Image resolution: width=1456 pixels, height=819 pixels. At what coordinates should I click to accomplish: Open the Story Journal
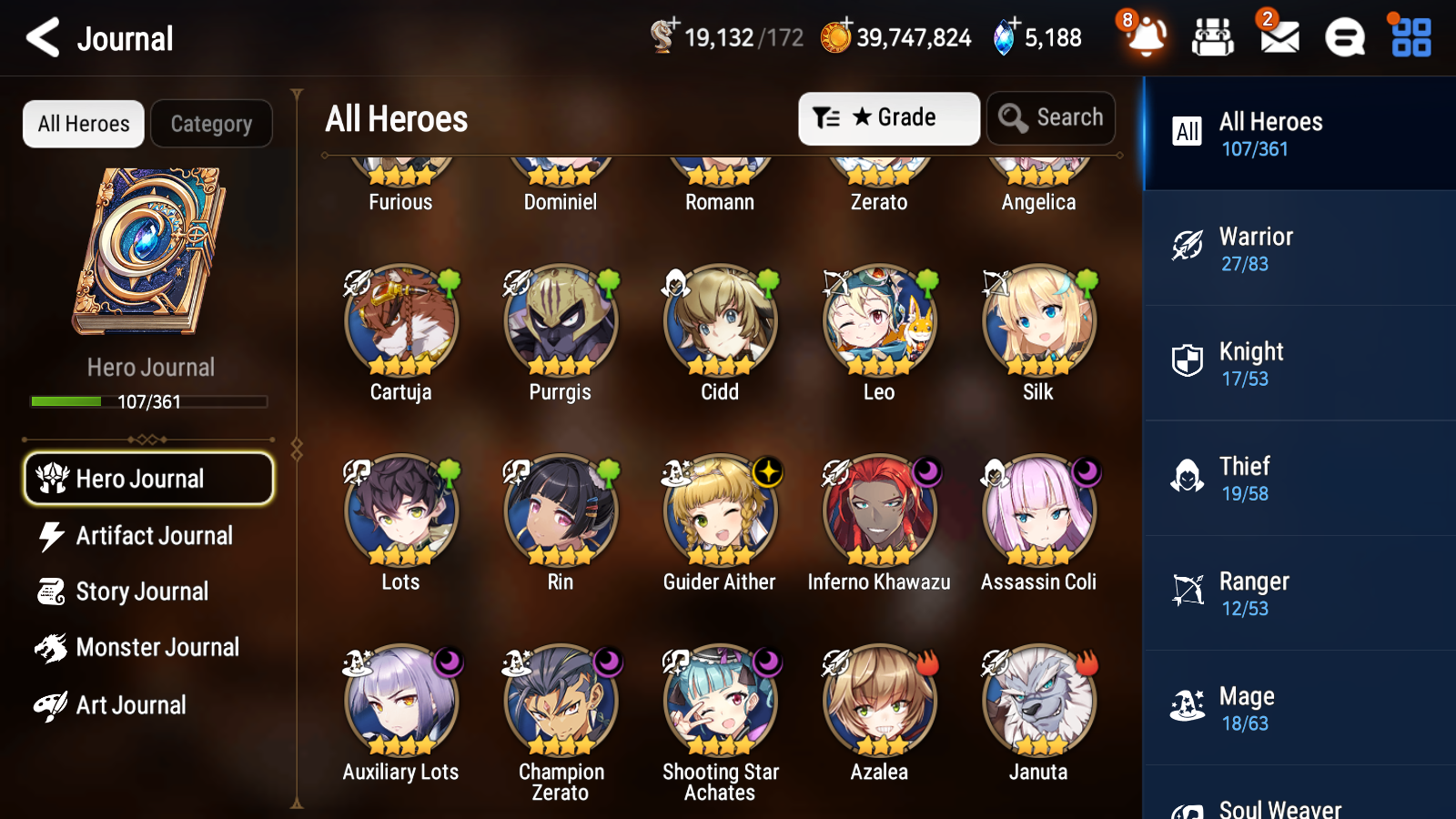click(x=144, y=591)
